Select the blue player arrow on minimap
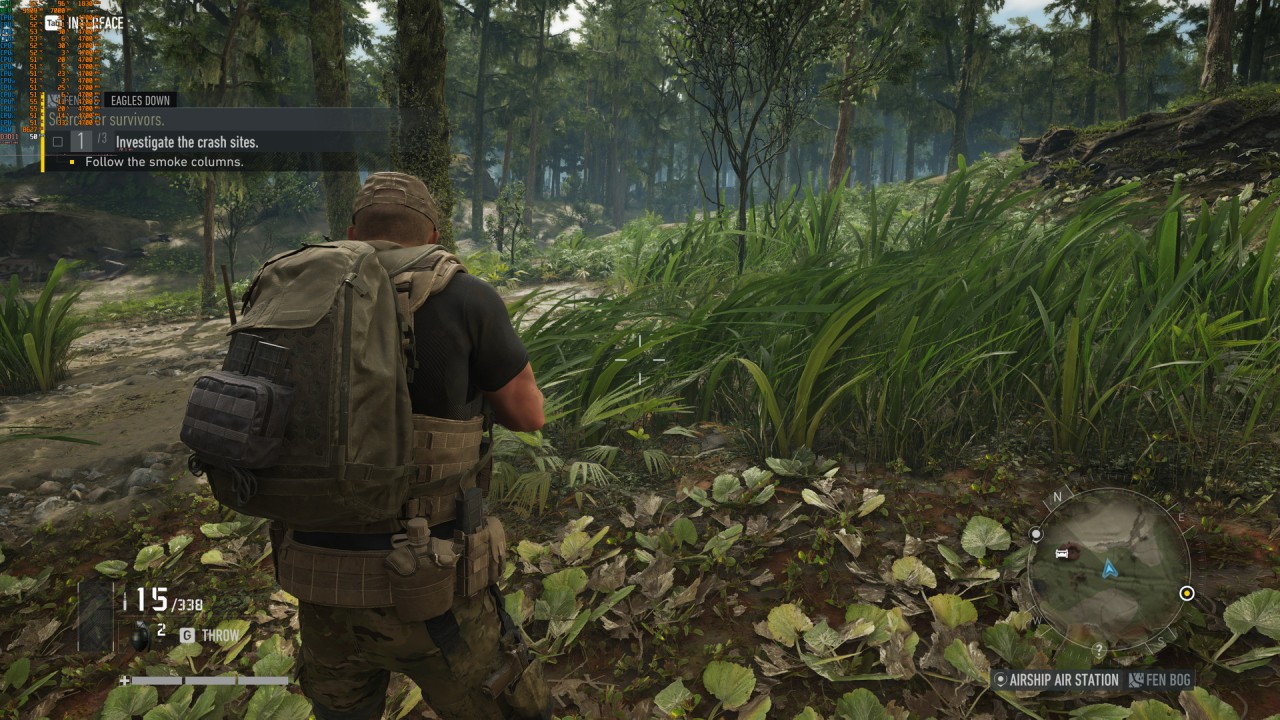The height and width of the screenshot is (720, 1280). click(x=1109, y=569)
